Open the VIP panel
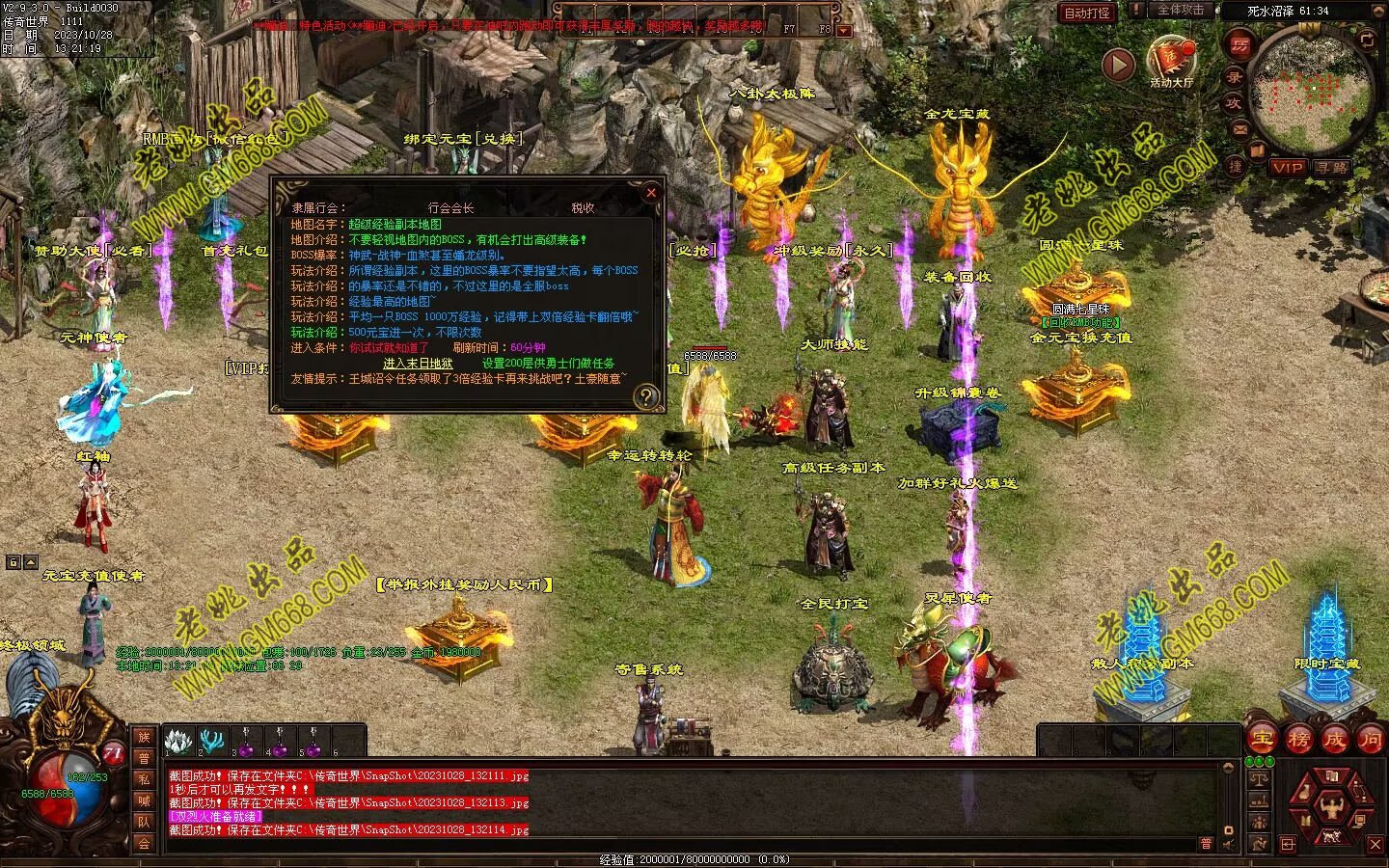 tap(1288, 167)
